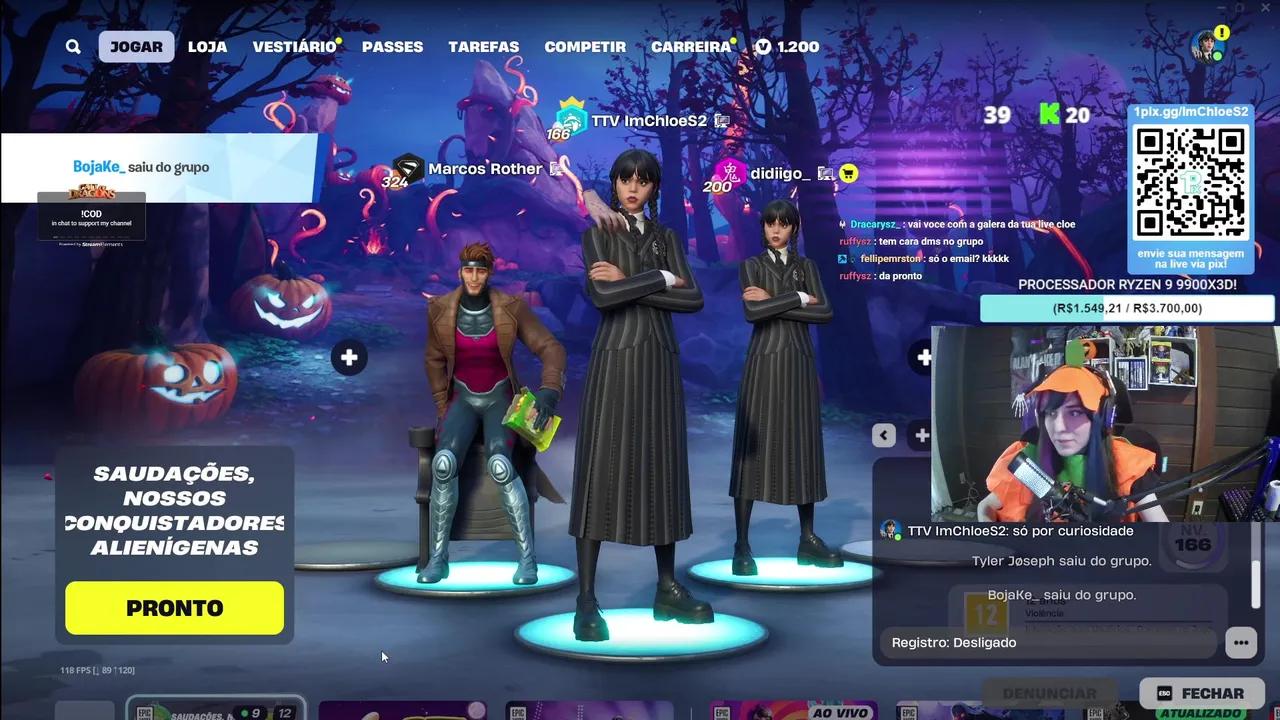Open your profile via the avatar icon
1280x720 pixels.
[x=1207, y=46]
